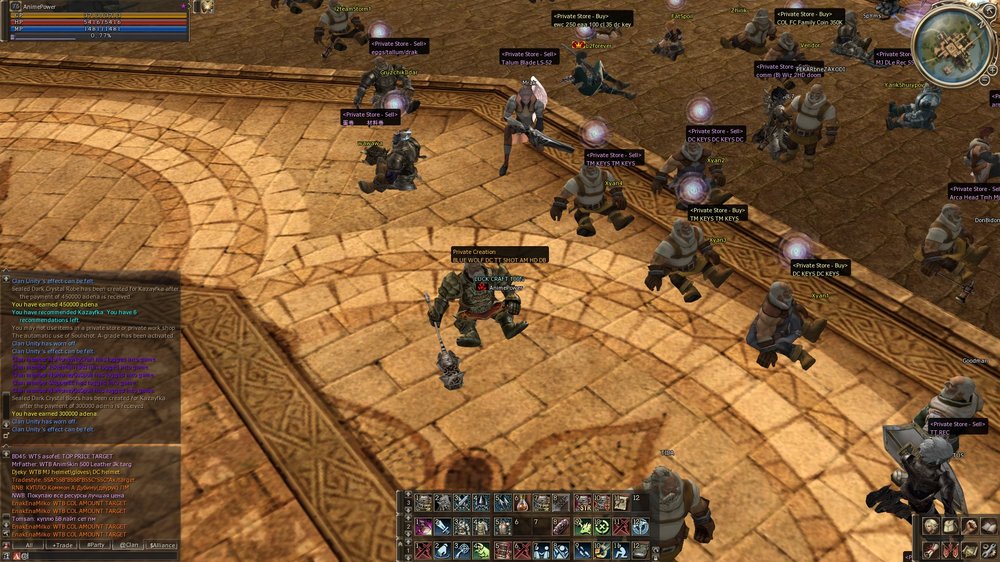Switch to the All chat tab

pyautogui.click(x=29, y=545)
